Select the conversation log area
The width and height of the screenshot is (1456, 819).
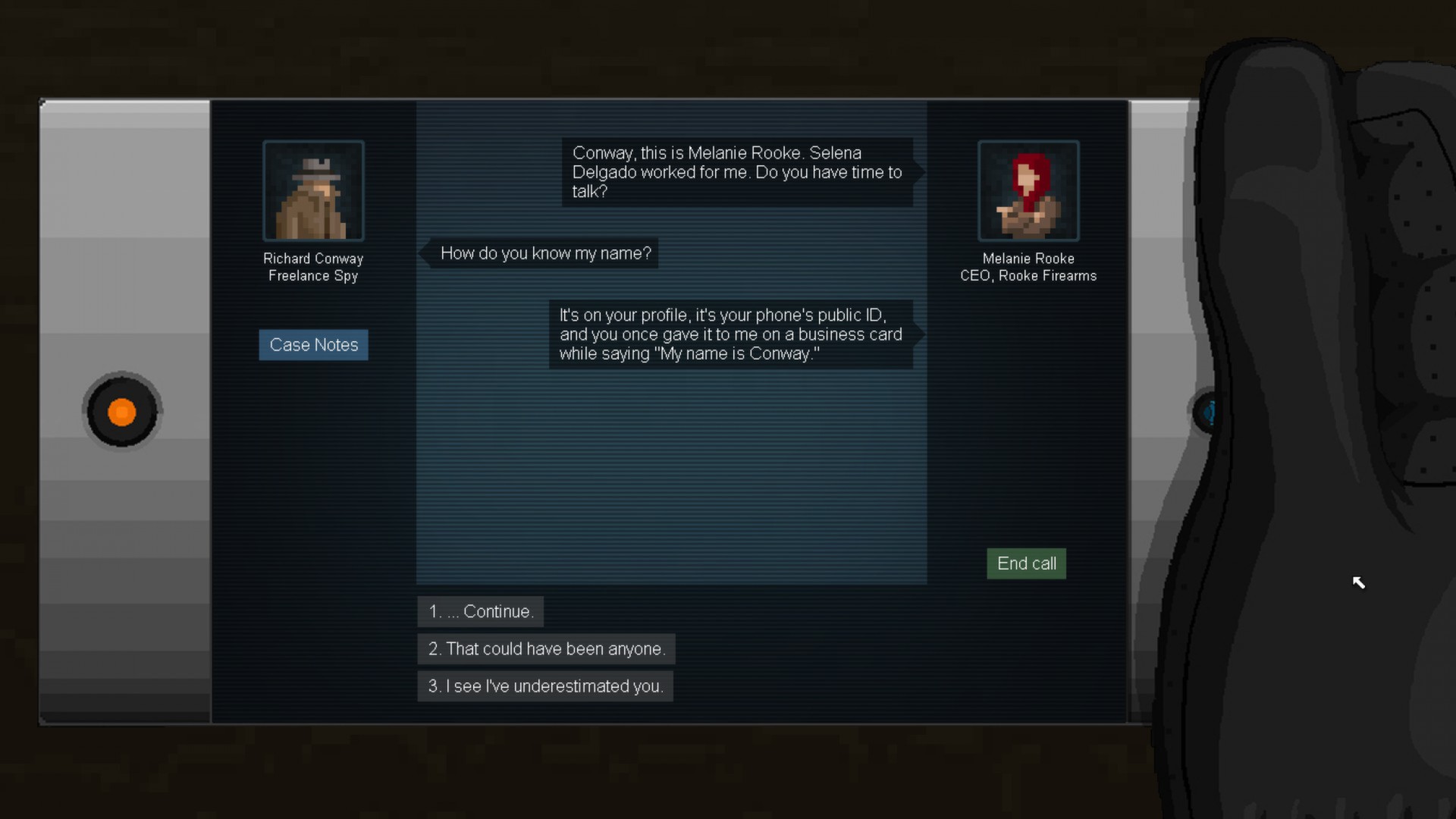click(x=671, y=455)
